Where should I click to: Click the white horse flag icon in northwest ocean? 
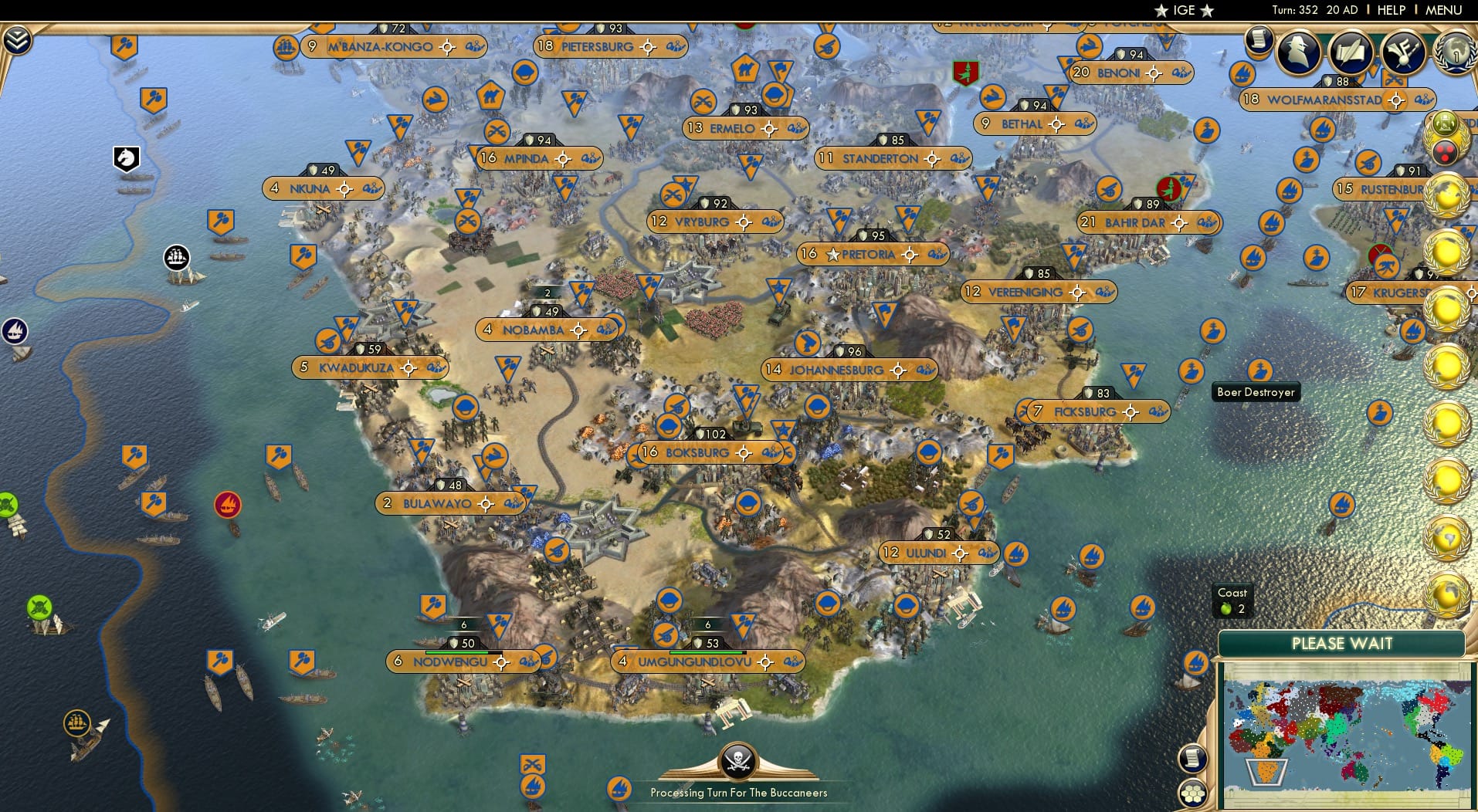pyautogui.click(x=126, y=157)
